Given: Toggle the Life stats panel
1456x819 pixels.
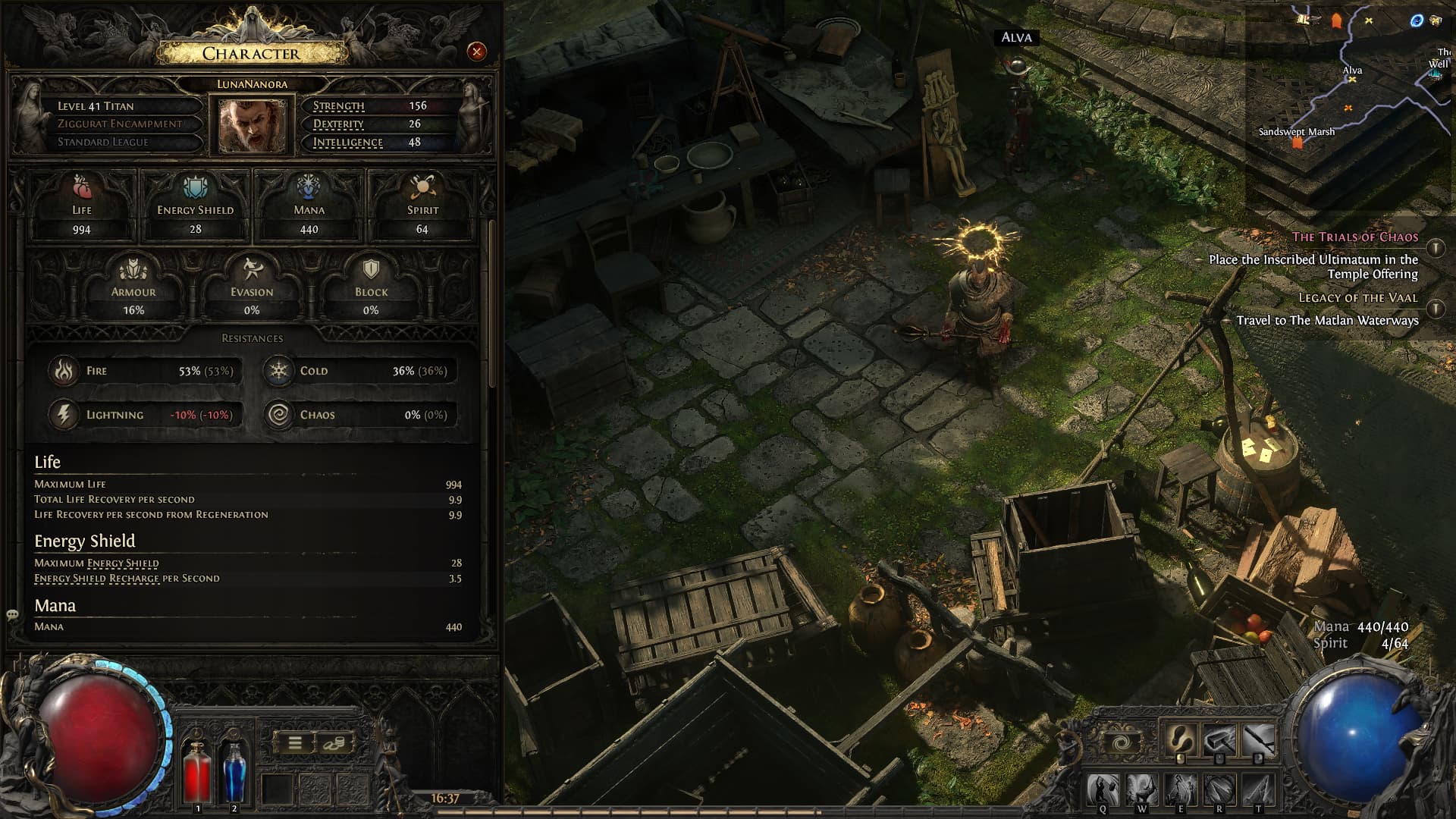Looking at the screenshot, I should click(x=82, y=202).
